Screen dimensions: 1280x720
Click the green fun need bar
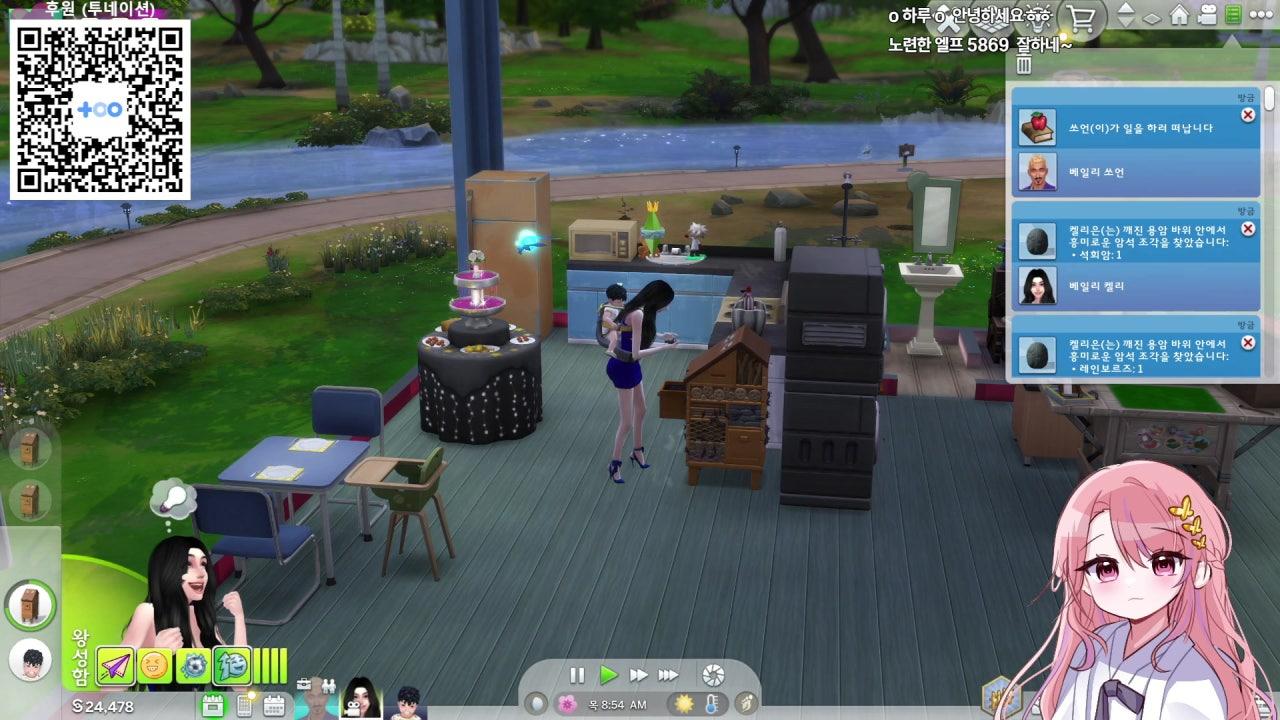point(272,665)
